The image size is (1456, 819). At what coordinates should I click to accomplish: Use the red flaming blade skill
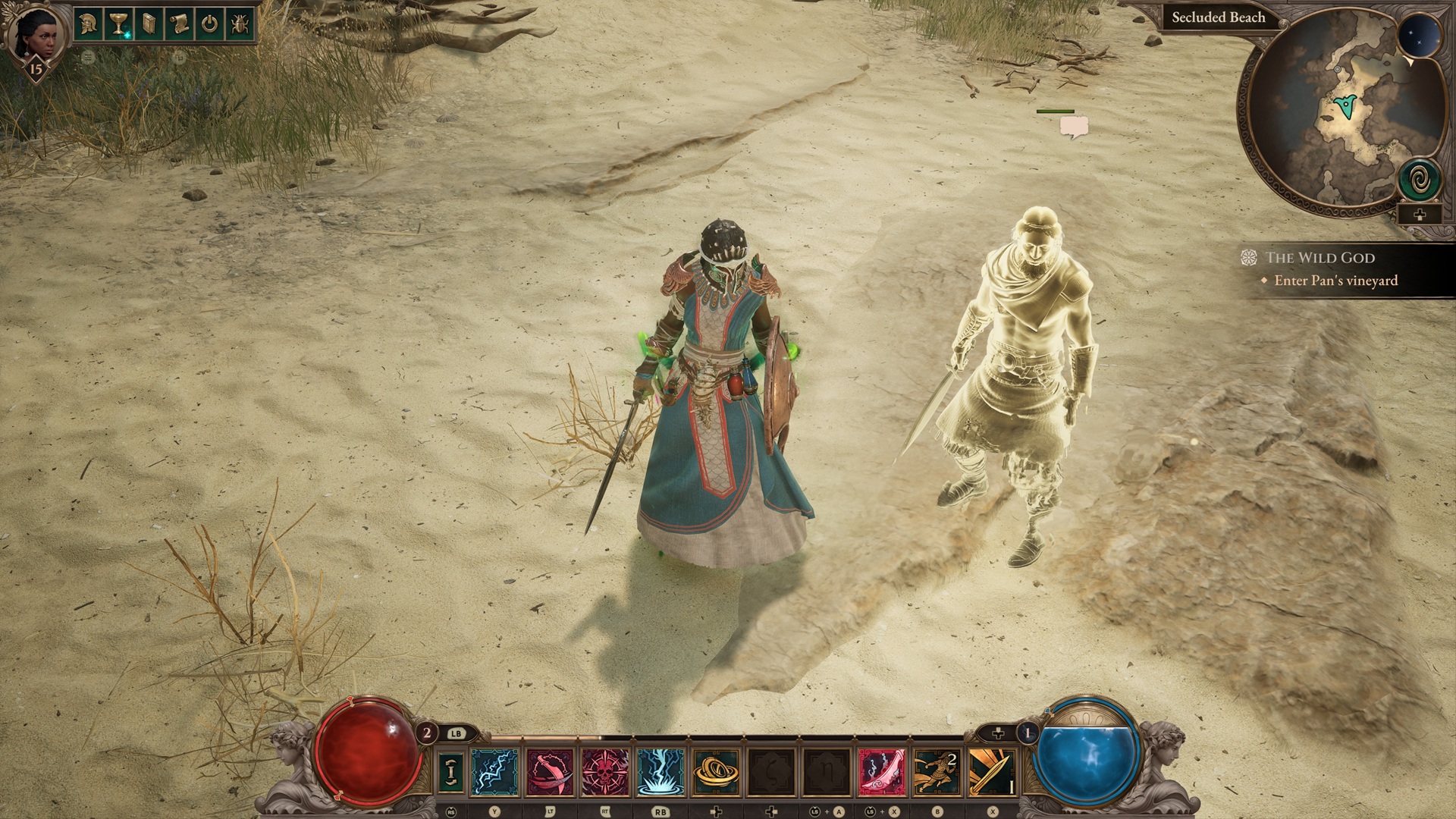[881, 771]
